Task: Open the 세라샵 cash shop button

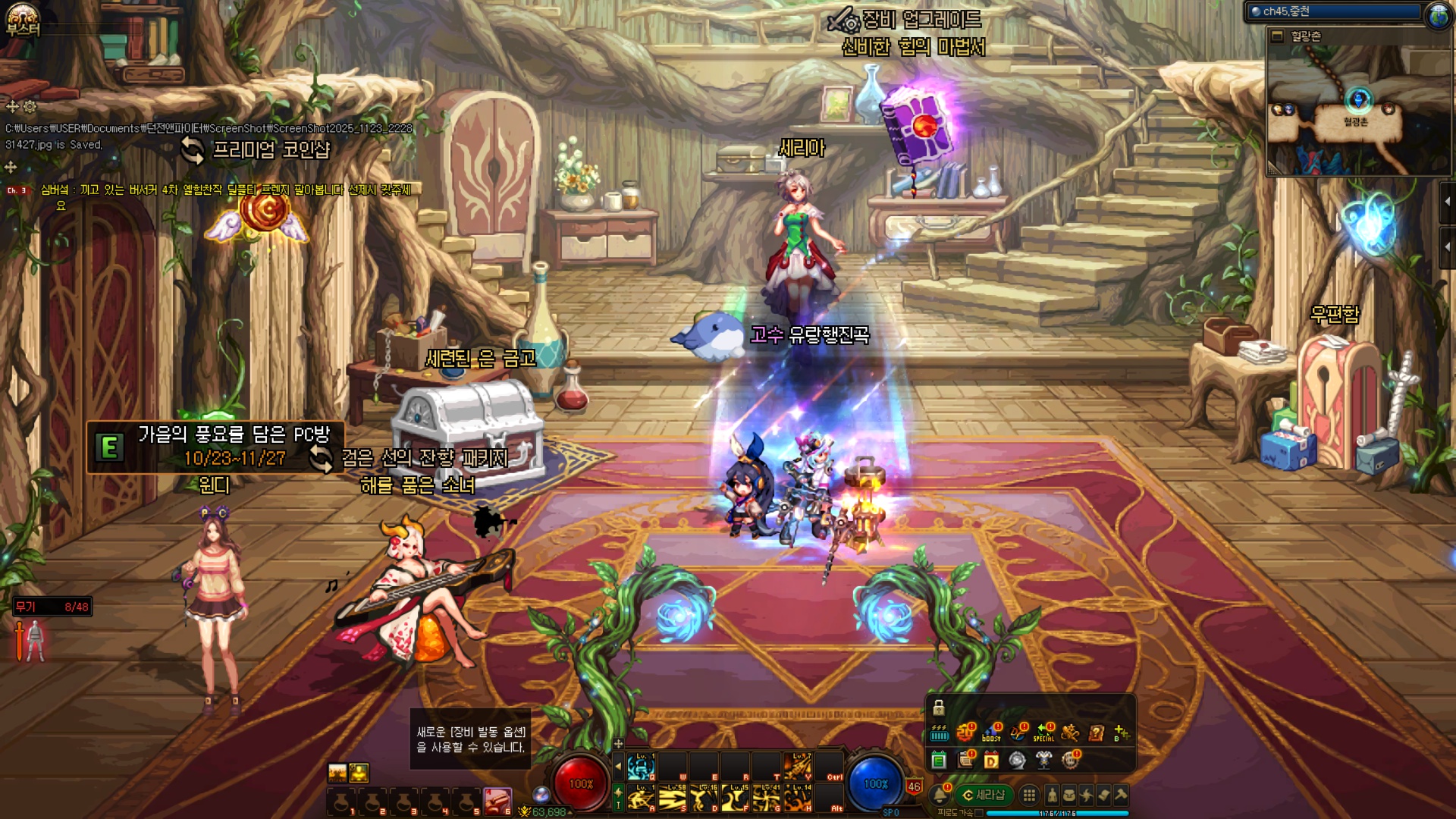Action: pos(984,795)
